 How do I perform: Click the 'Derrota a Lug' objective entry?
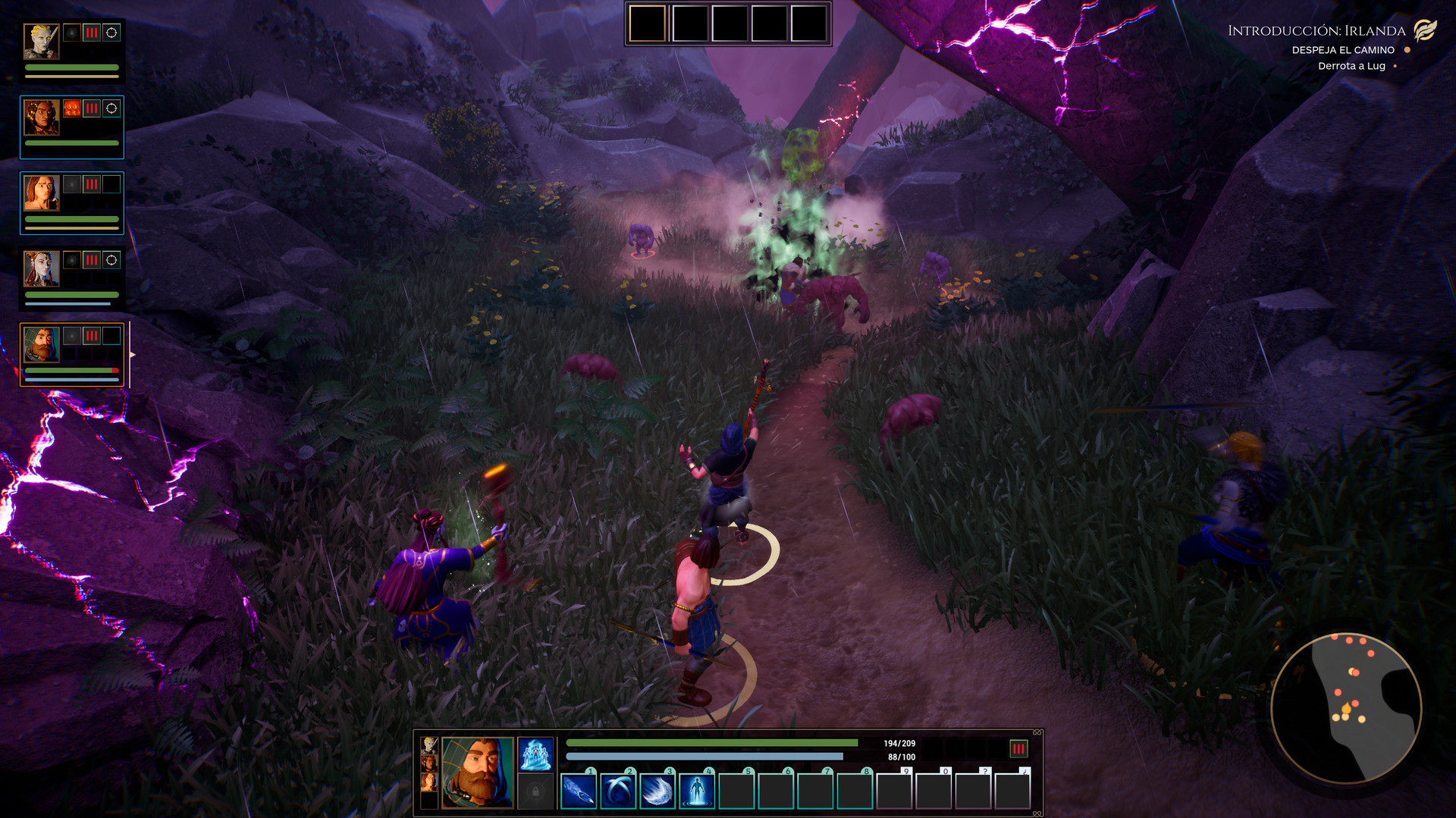click(x=1353, y=66)
